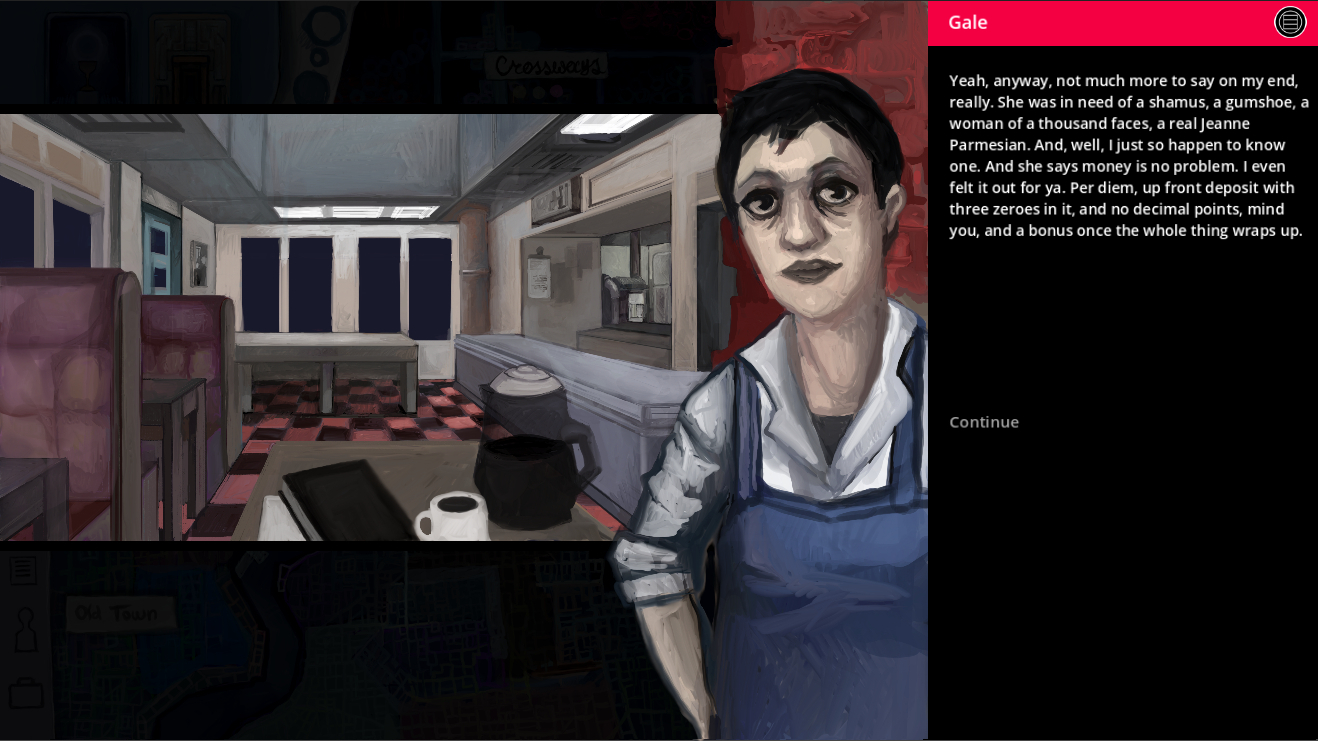Screen dimensions: 1318x741
Task: Show the character silhouette panel
Action: tap(25, 630)
